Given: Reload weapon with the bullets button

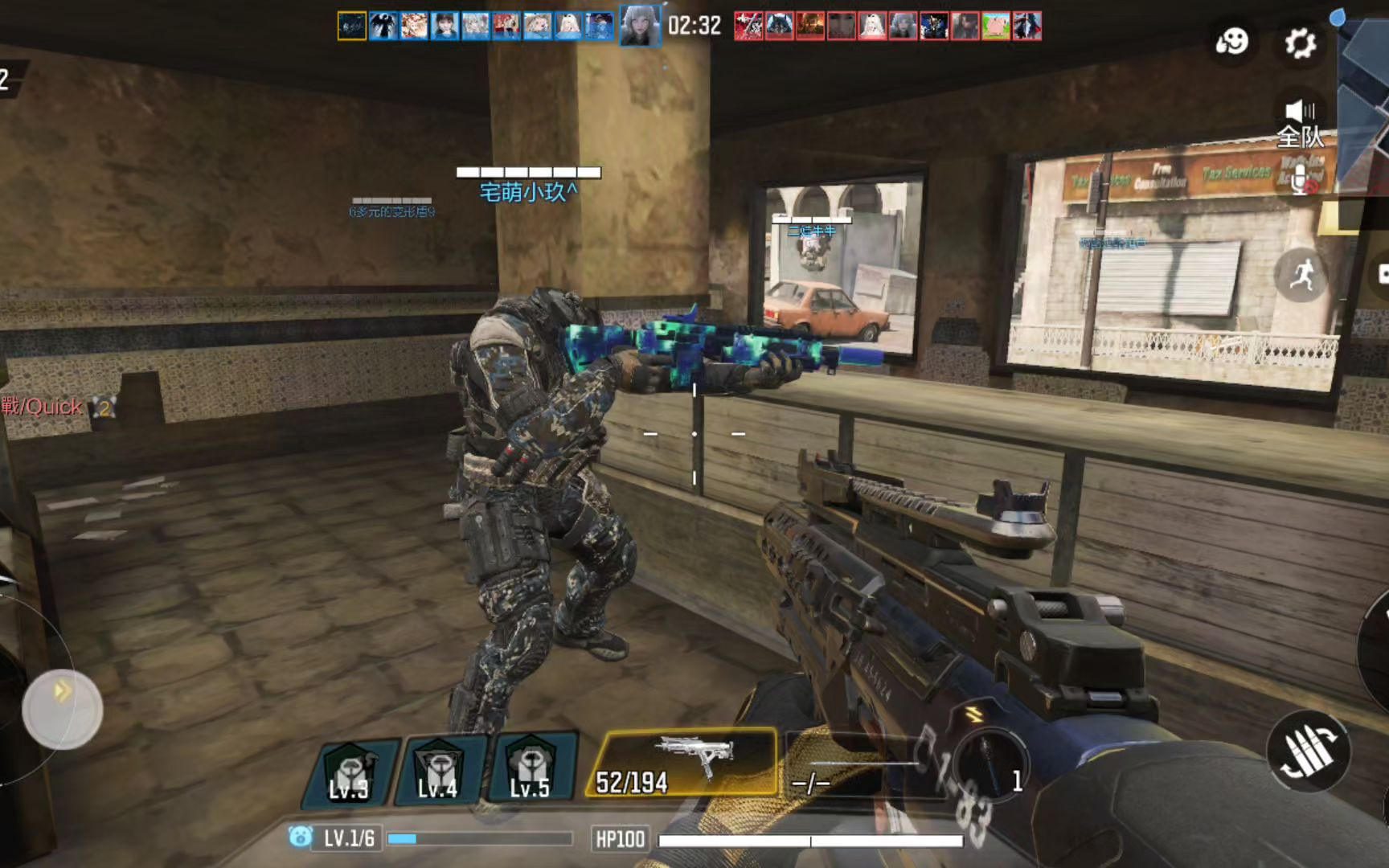Looking at the screenshot, I should point(1309,751).
